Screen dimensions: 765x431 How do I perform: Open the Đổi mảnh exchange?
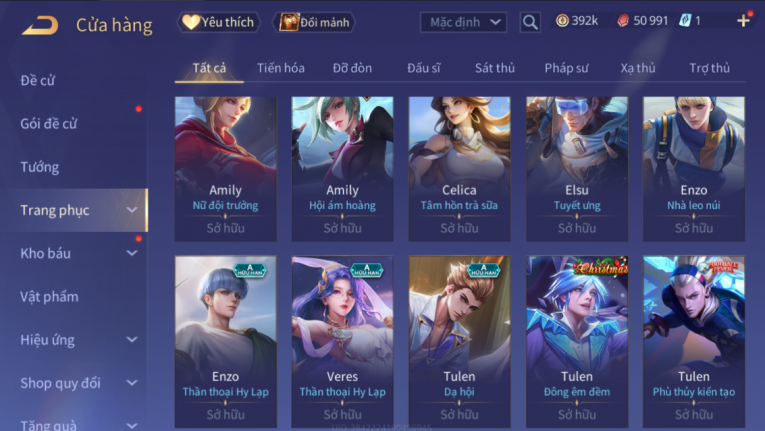(x=316, y=22)
